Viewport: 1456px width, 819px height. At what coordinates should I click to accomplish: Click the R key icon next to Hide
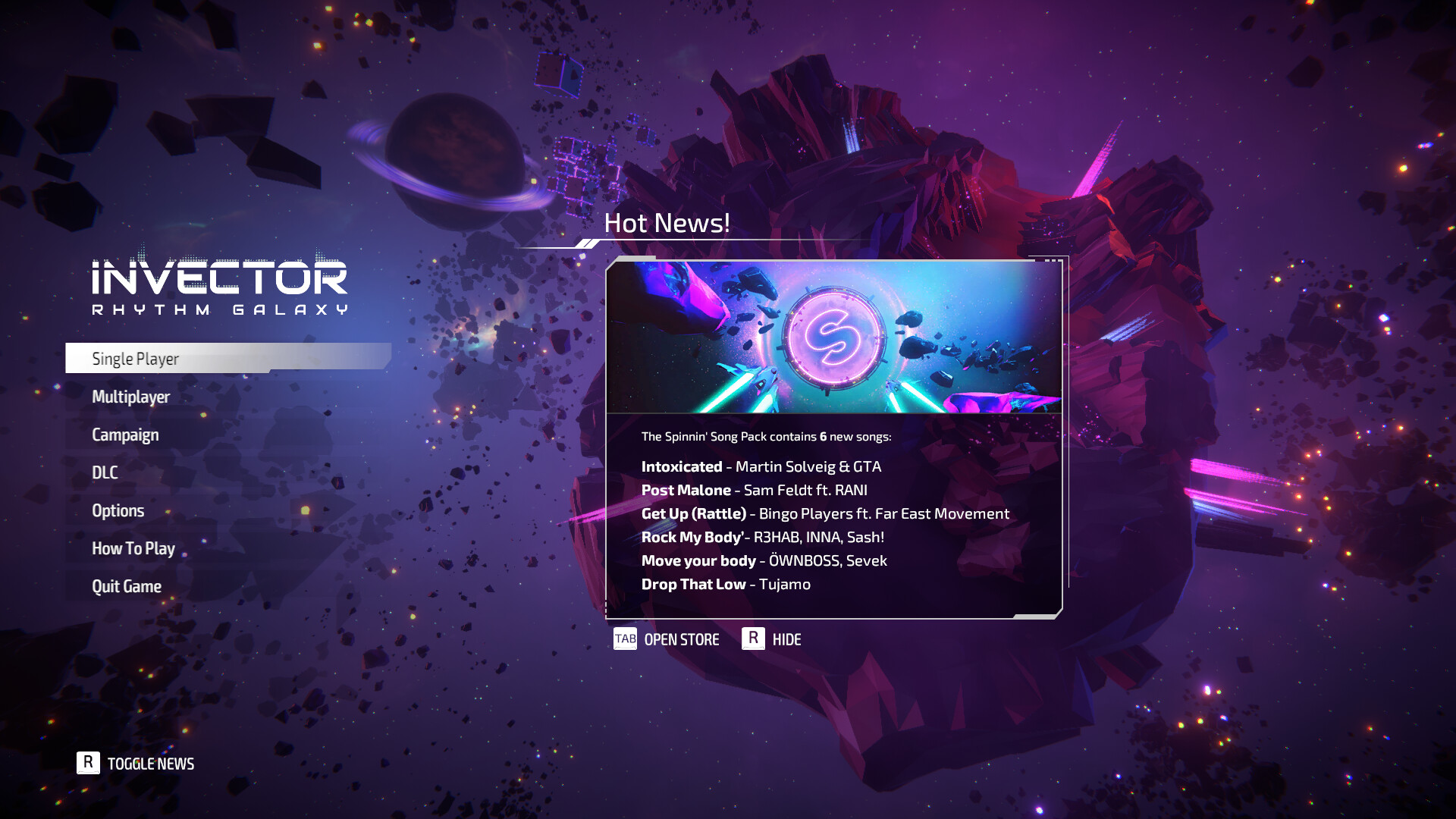(x=753, y=639)
